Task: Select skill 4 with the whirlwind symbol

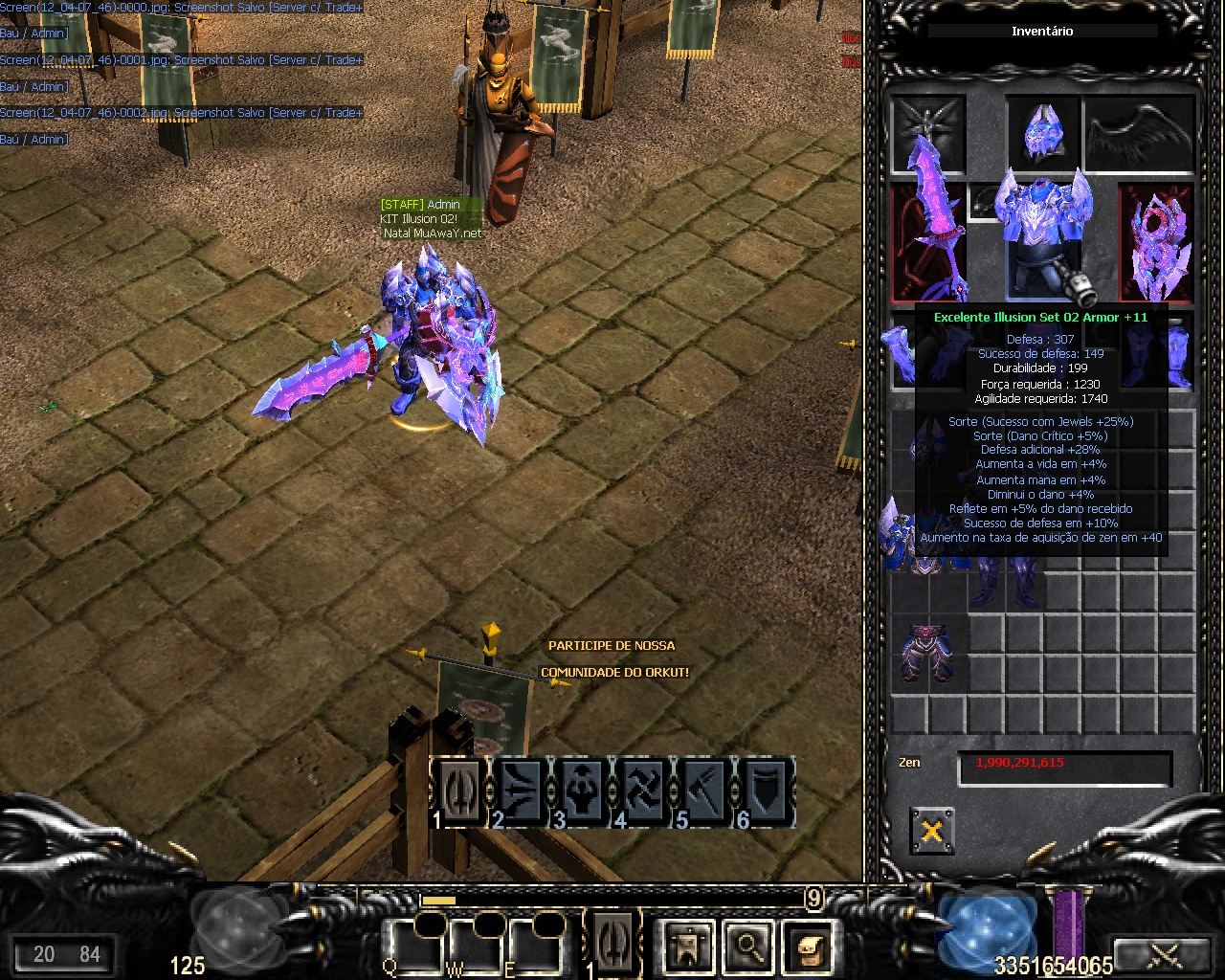Action: tap(644, 792)
